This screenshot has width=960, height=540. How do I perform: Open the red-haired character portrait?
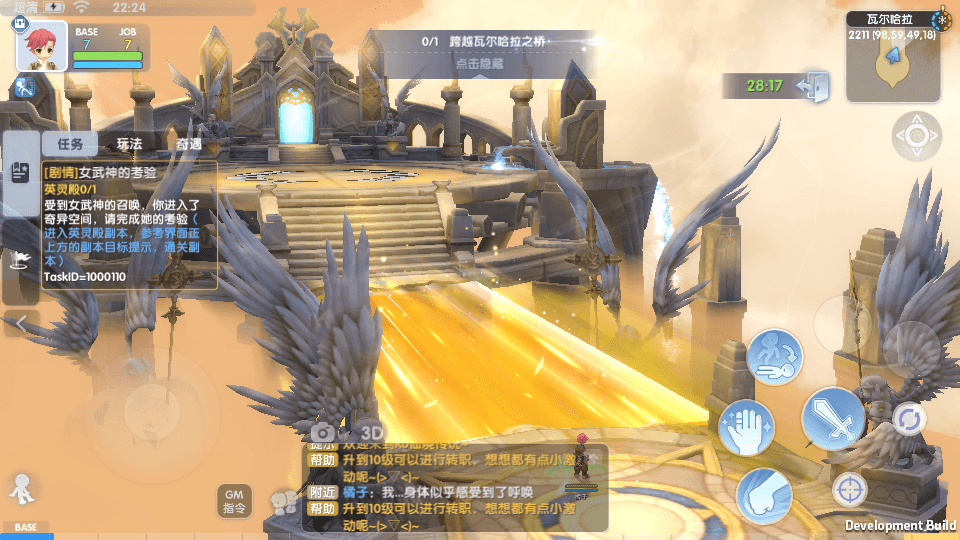[42, 46]
